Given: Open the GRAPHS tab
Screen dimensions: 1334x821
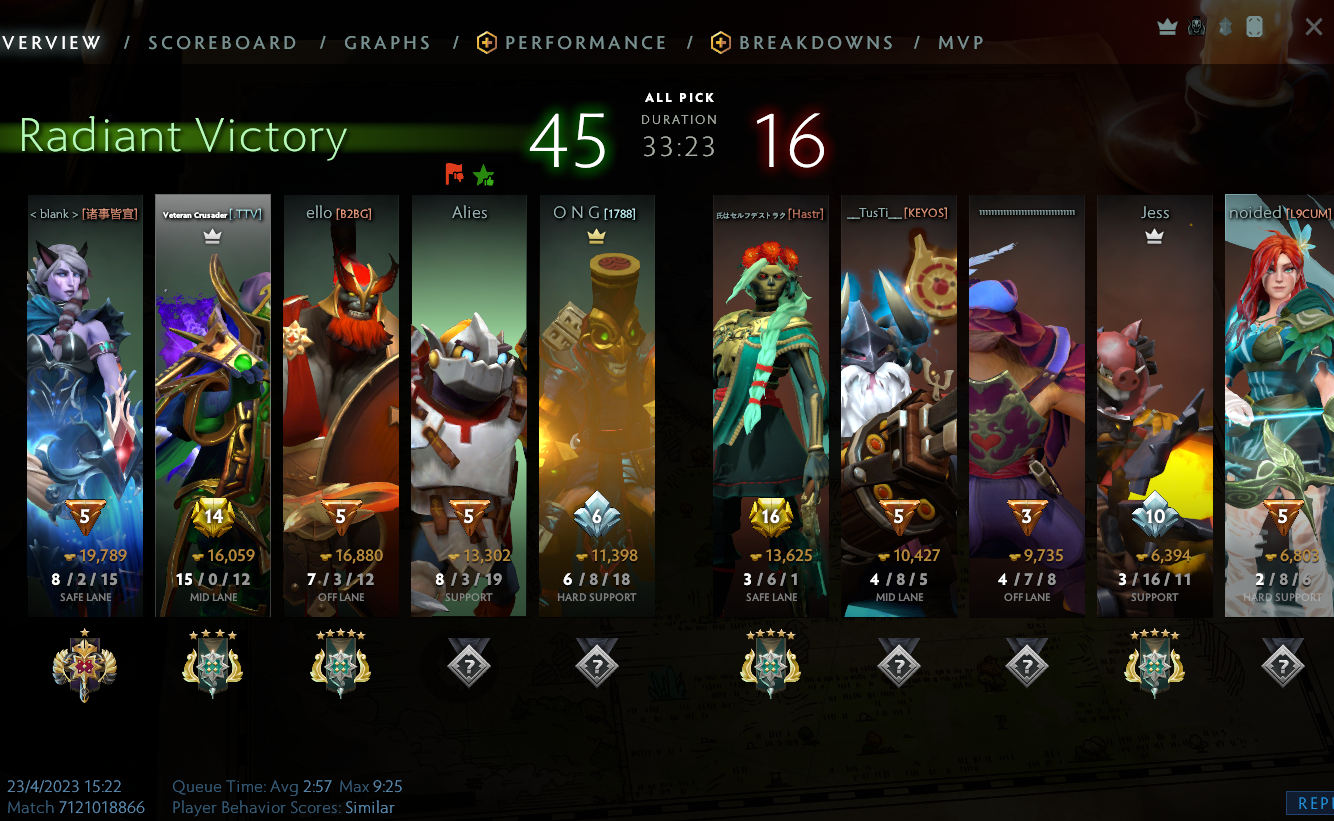Looking at the screenshot, I should click(x=387, y=42).
